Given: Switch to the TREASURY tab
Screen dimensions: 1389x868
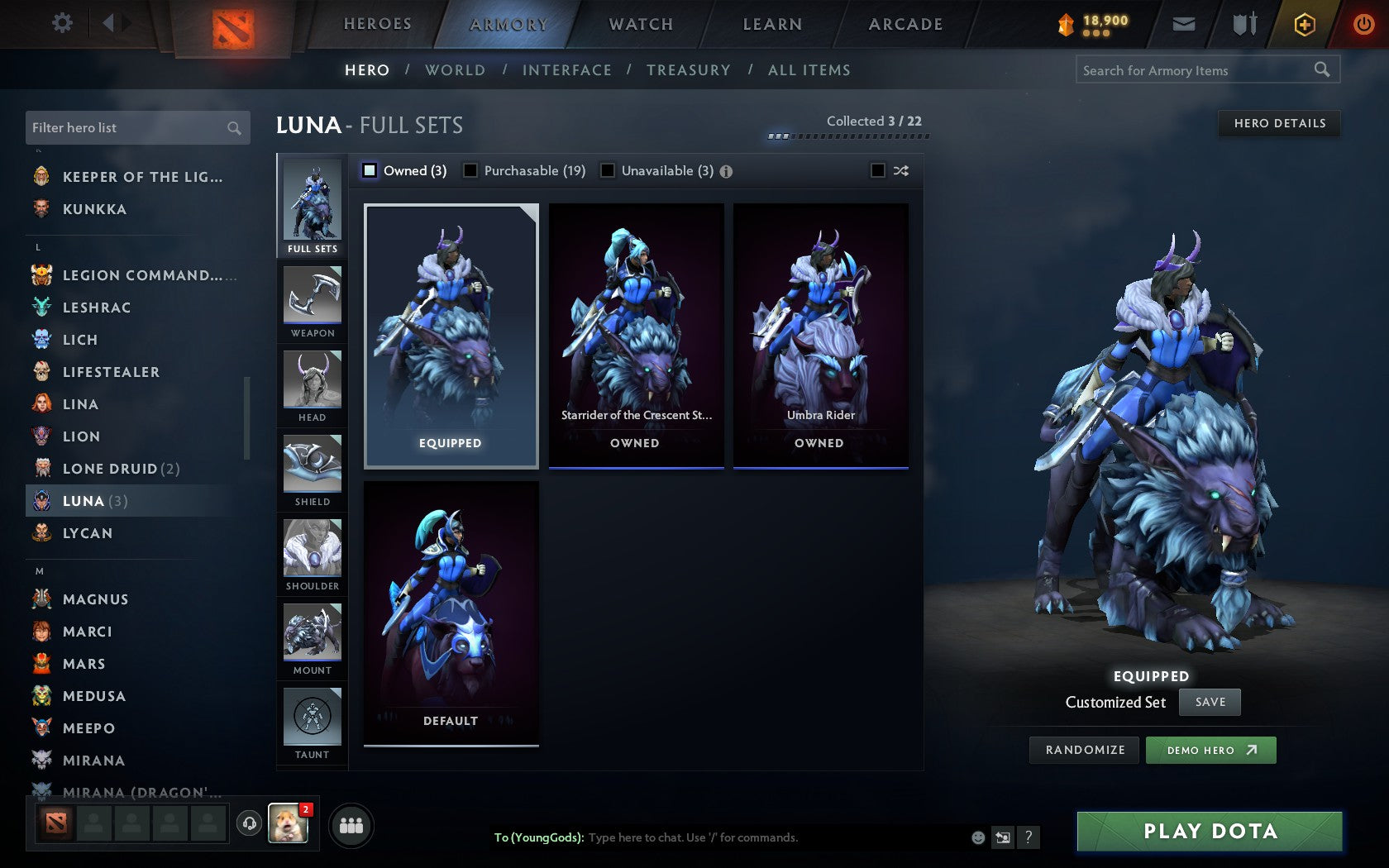Looking at the screenshot, I should pyautogui.click(x=690, y=70).
